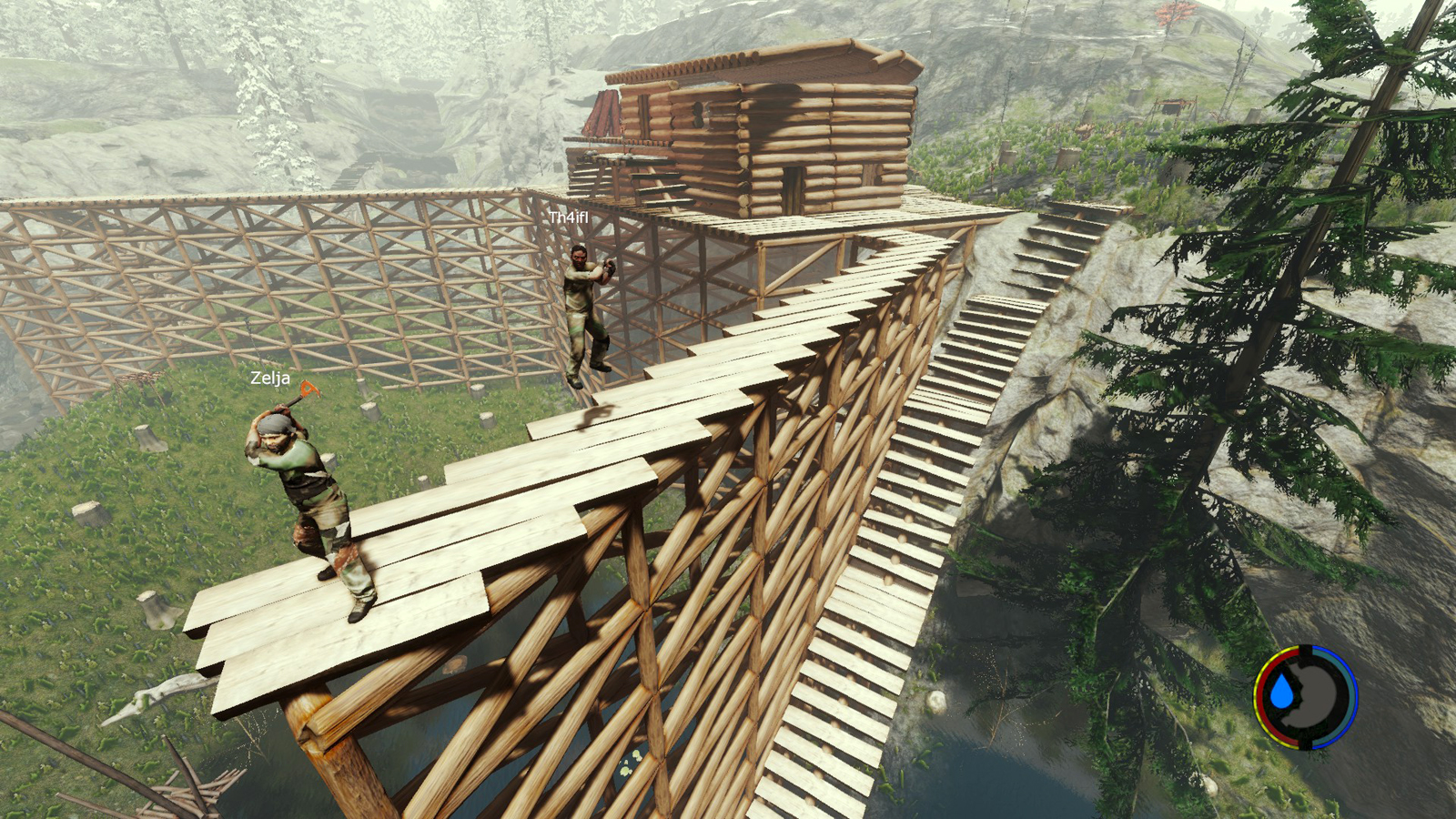Select the Th4ifl player name label

(569, 217)
